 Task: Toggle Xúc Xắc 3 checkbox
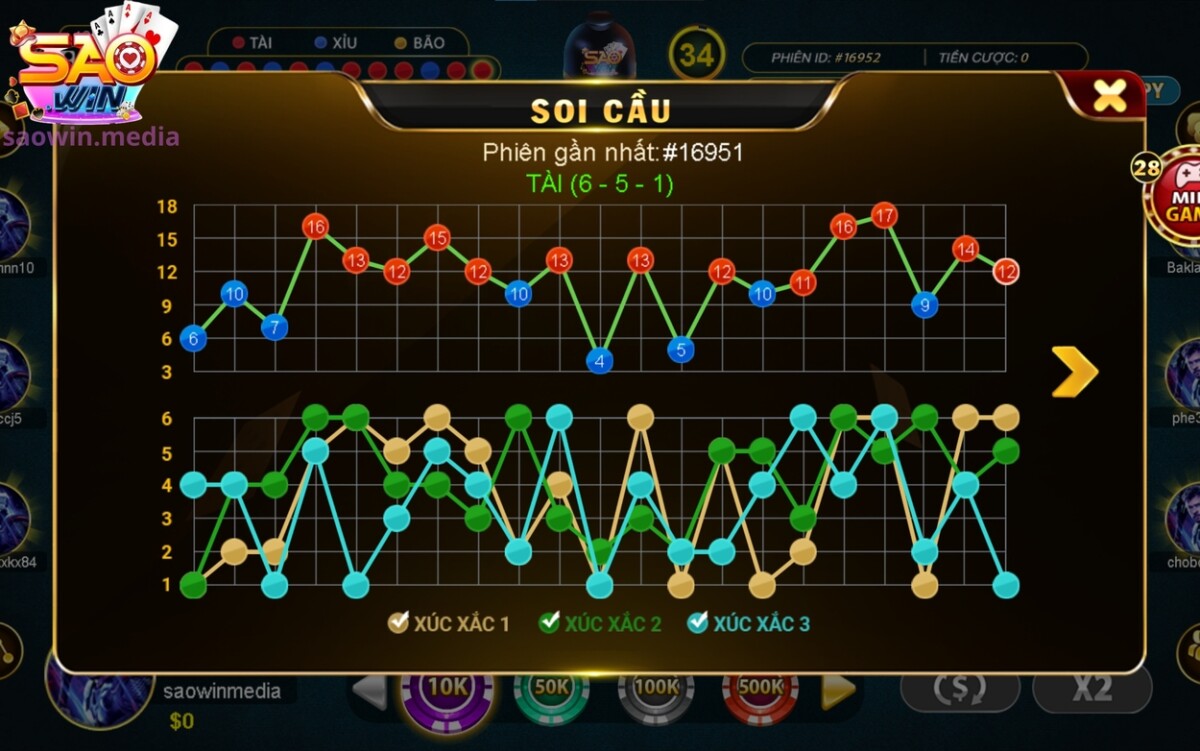(698, 623)
